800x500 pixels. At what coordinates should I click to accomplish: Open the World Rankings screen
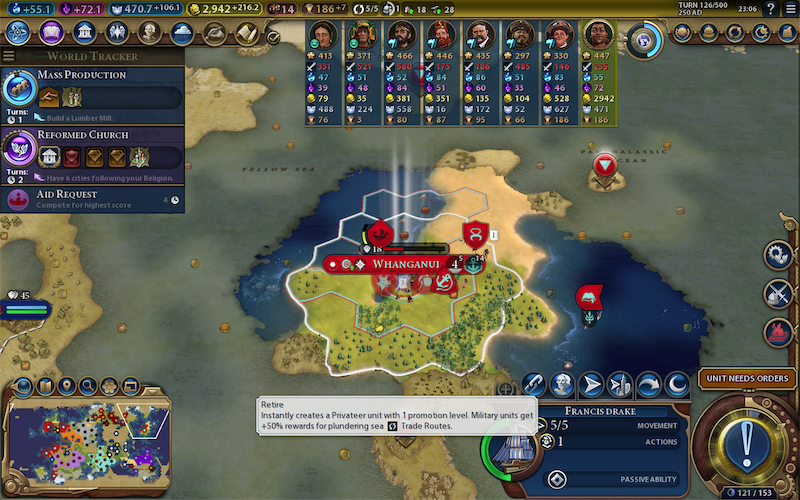tap(684, 33)
